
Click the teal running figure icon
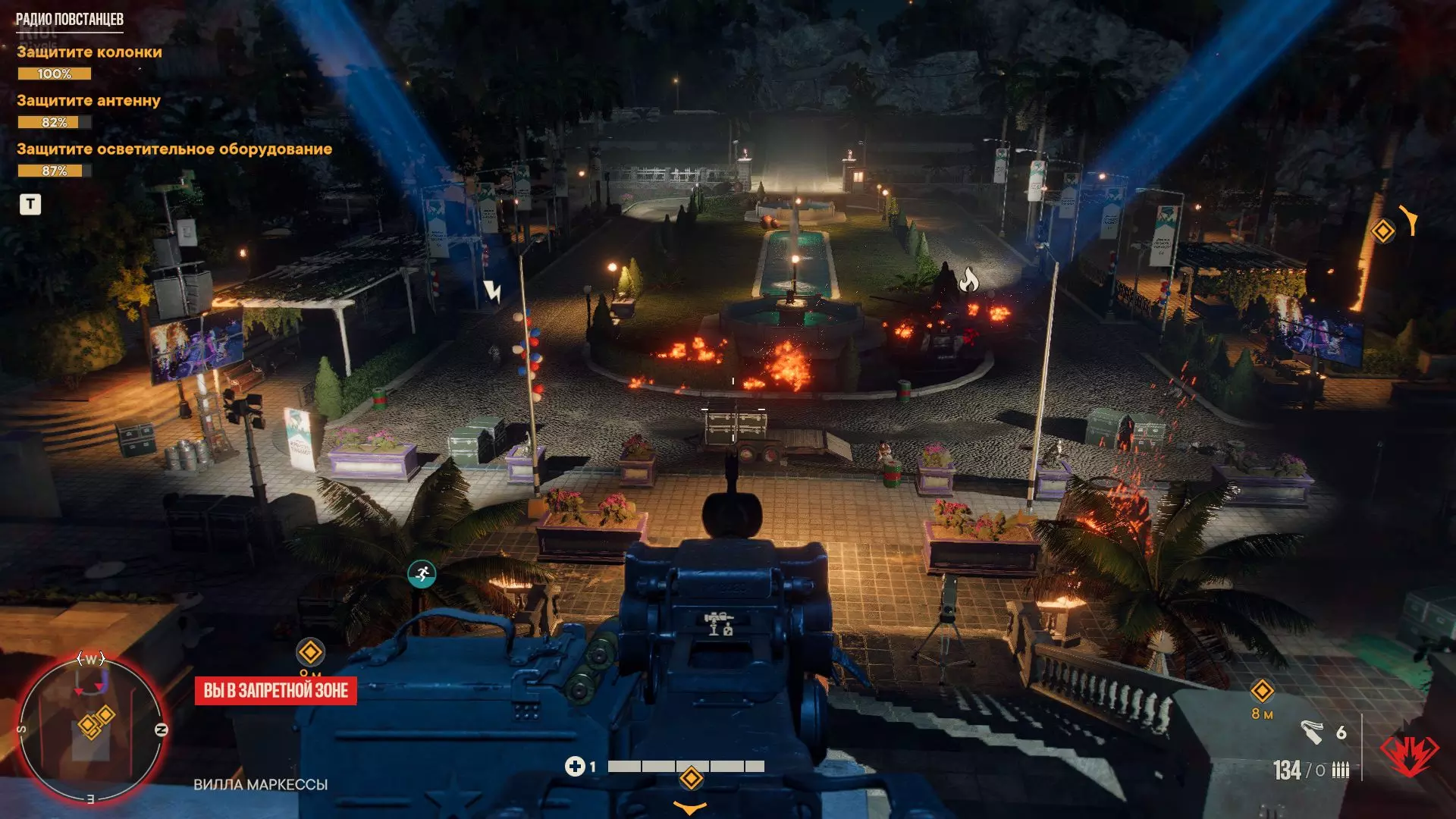pyautogui.click(x=422, y=574)
